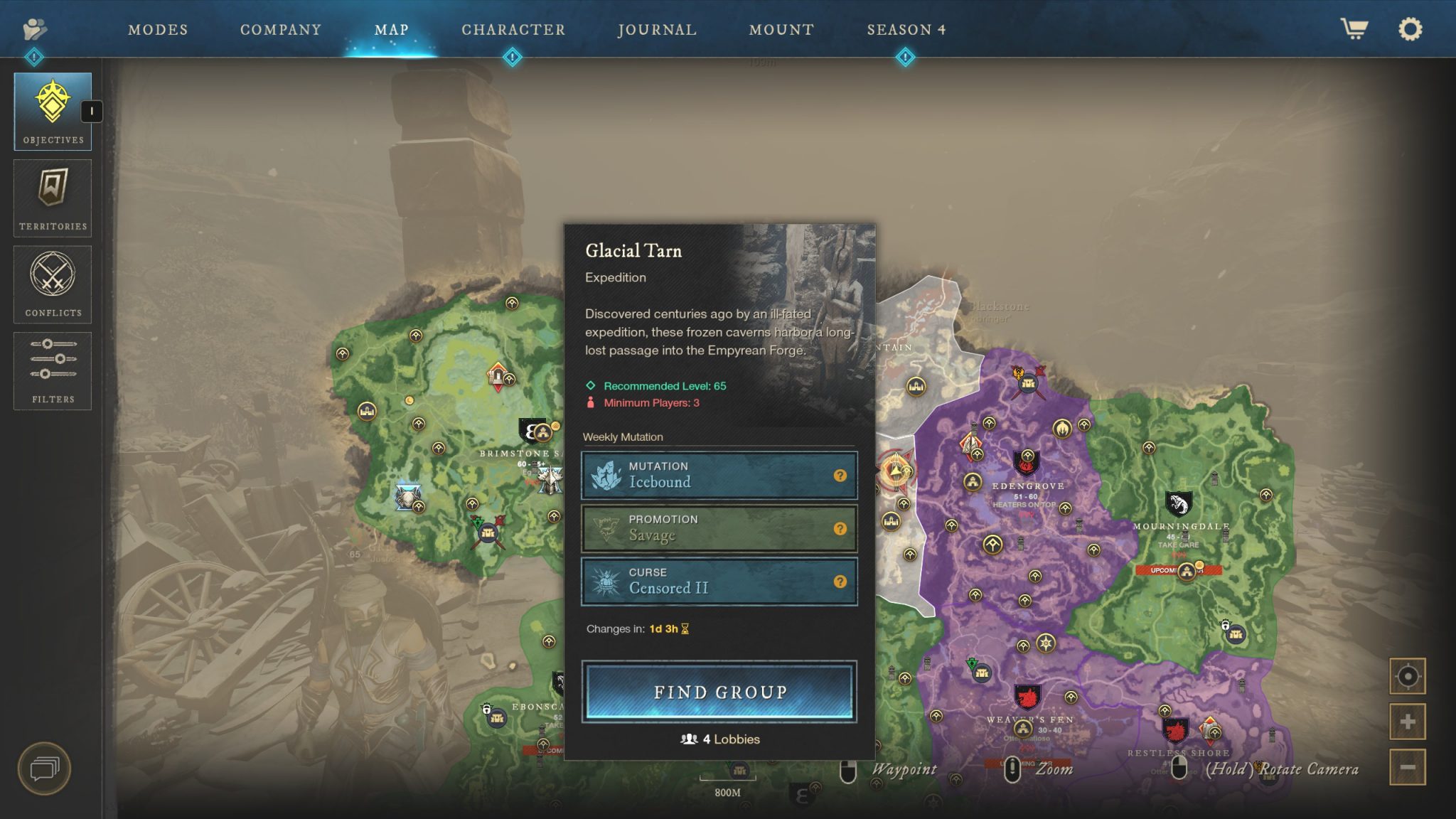Click the Icebound mutation help question mark
Viewport: 1456px width, 819px height.
click(x=842, y=475)
